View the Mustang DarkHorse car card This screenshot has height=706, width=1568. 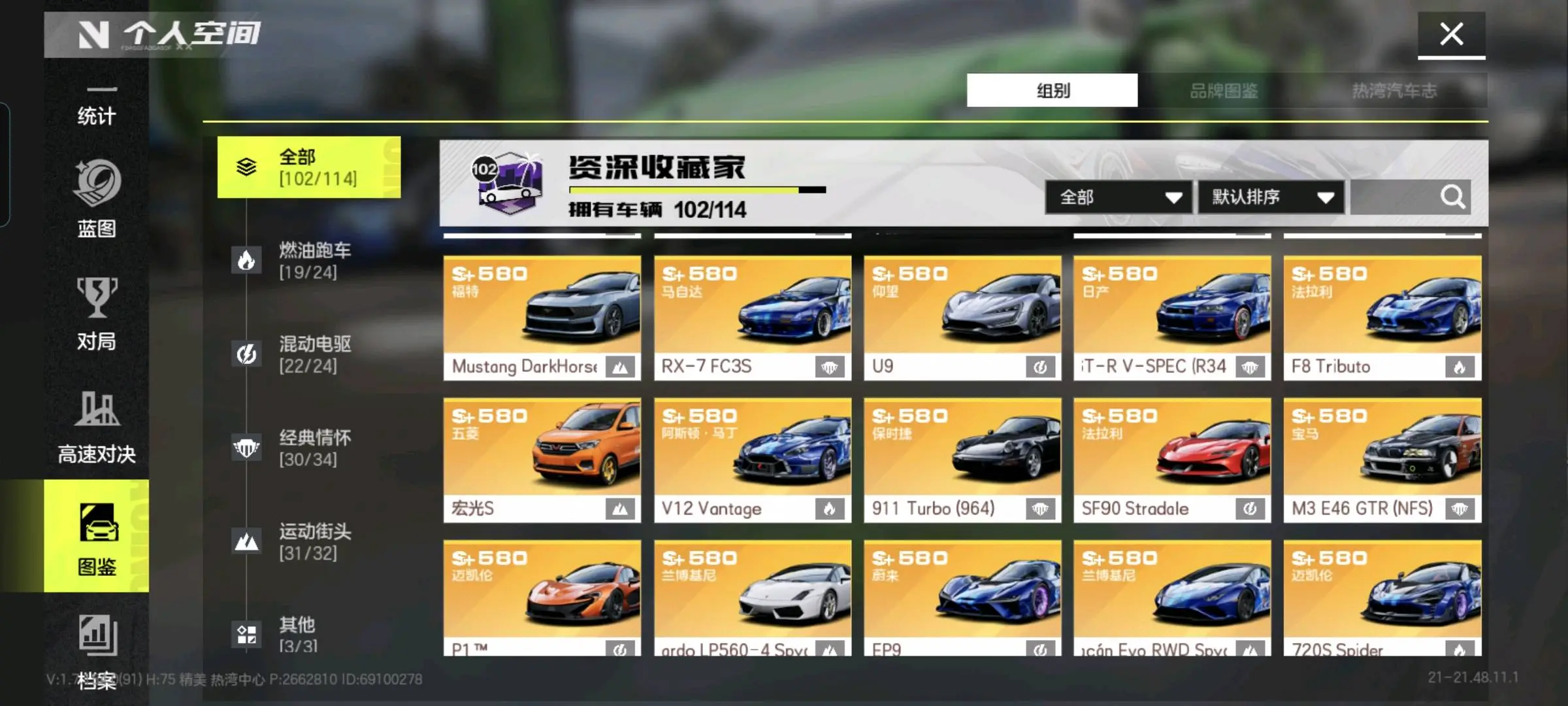click(542, 318)
